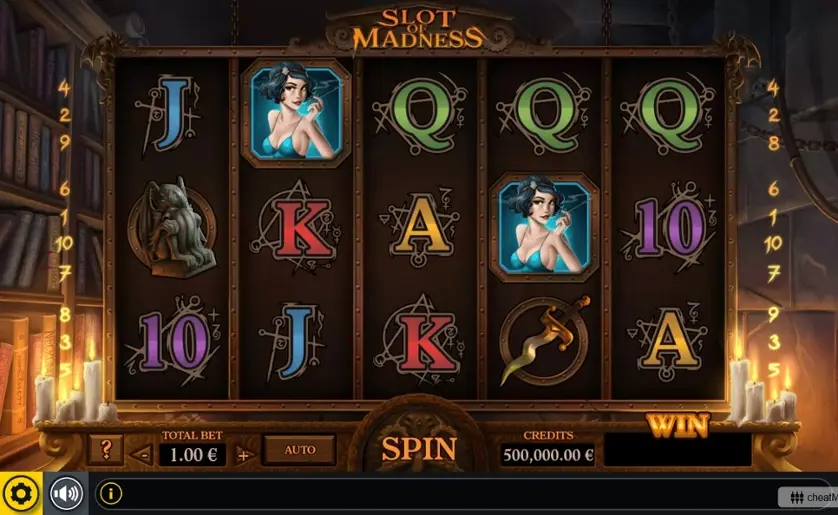Show the game info icon
838x515 pixels.
[x=111, y=494]
